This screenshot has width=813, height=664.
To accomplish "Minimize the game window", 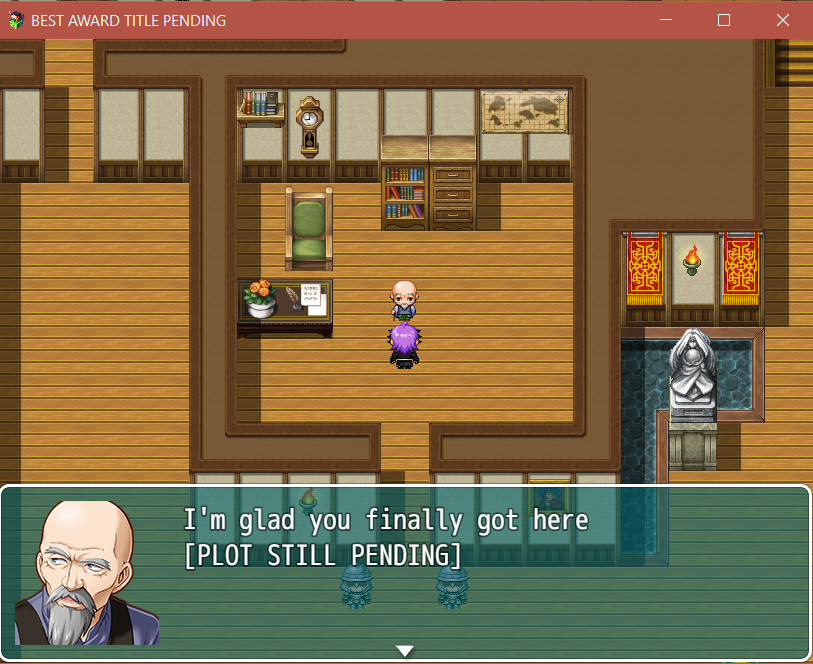I will coord(666,20).
